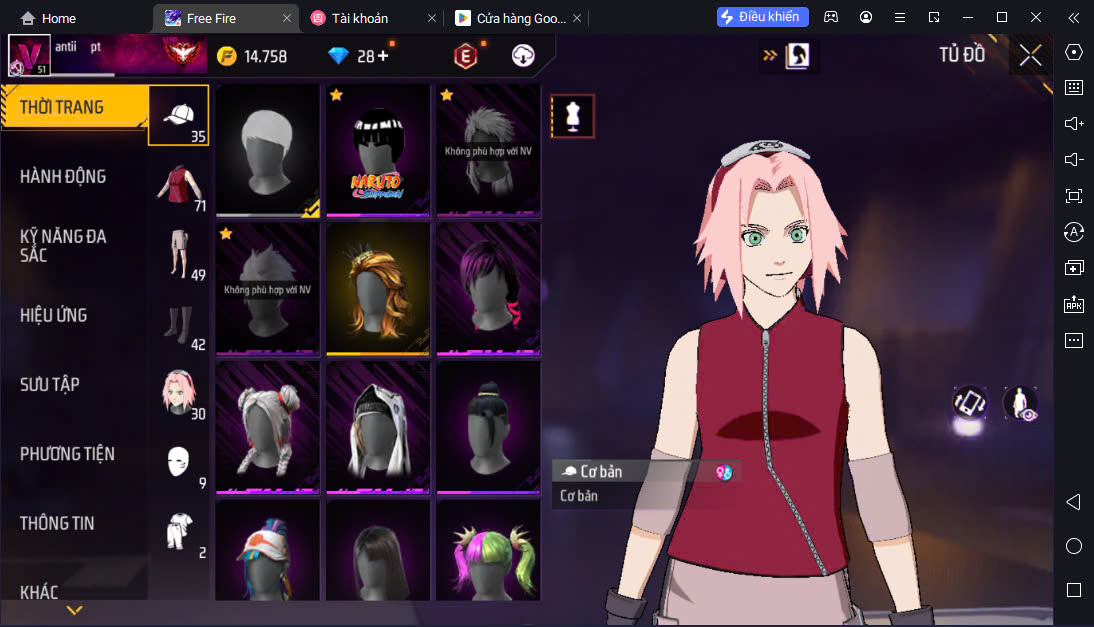Switch to the Tài khoản window tab
The image size is (1094, 627).
pyautogui.click(x=373, y=18)
